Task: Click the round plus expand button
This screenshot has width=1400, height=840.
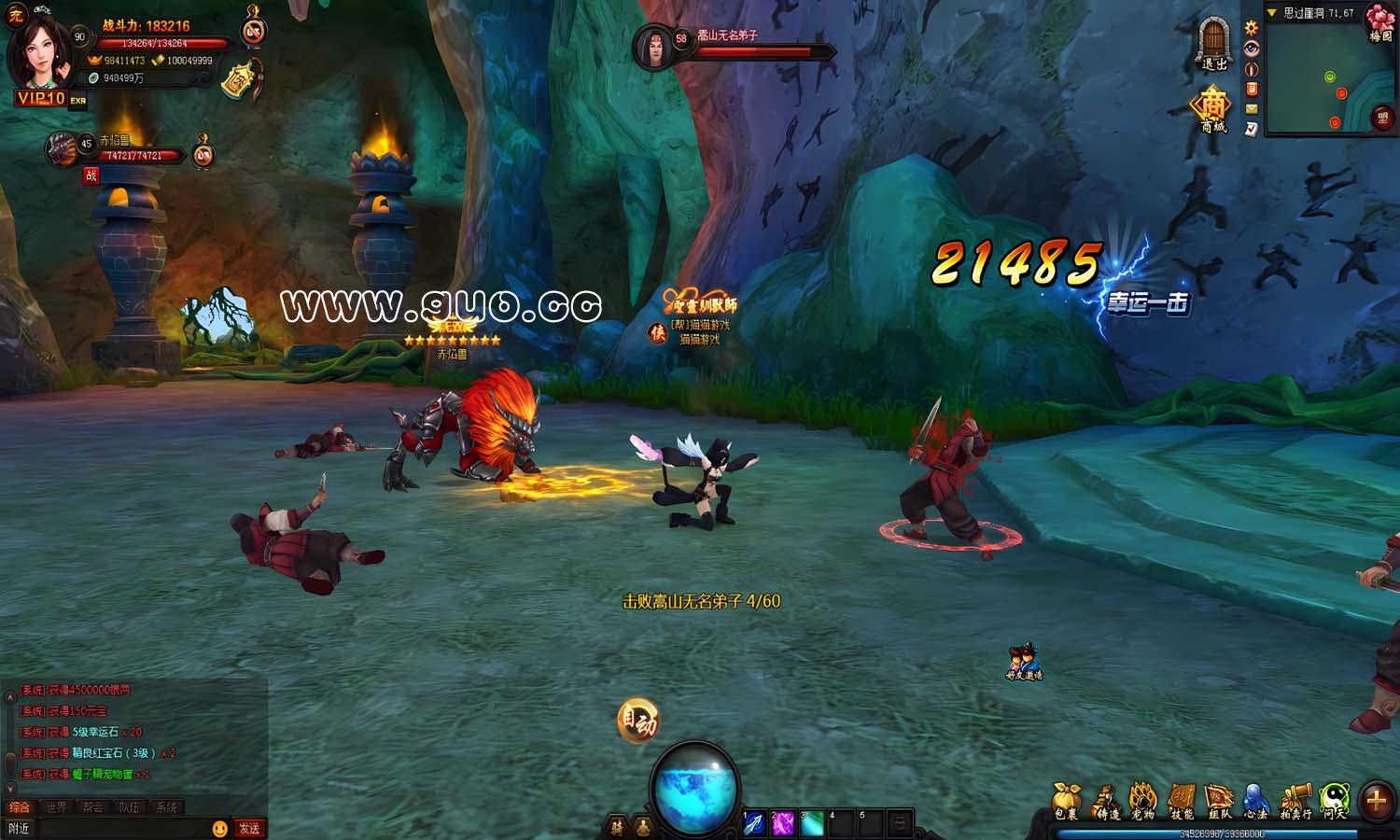Action: [x=1376, y=800]
